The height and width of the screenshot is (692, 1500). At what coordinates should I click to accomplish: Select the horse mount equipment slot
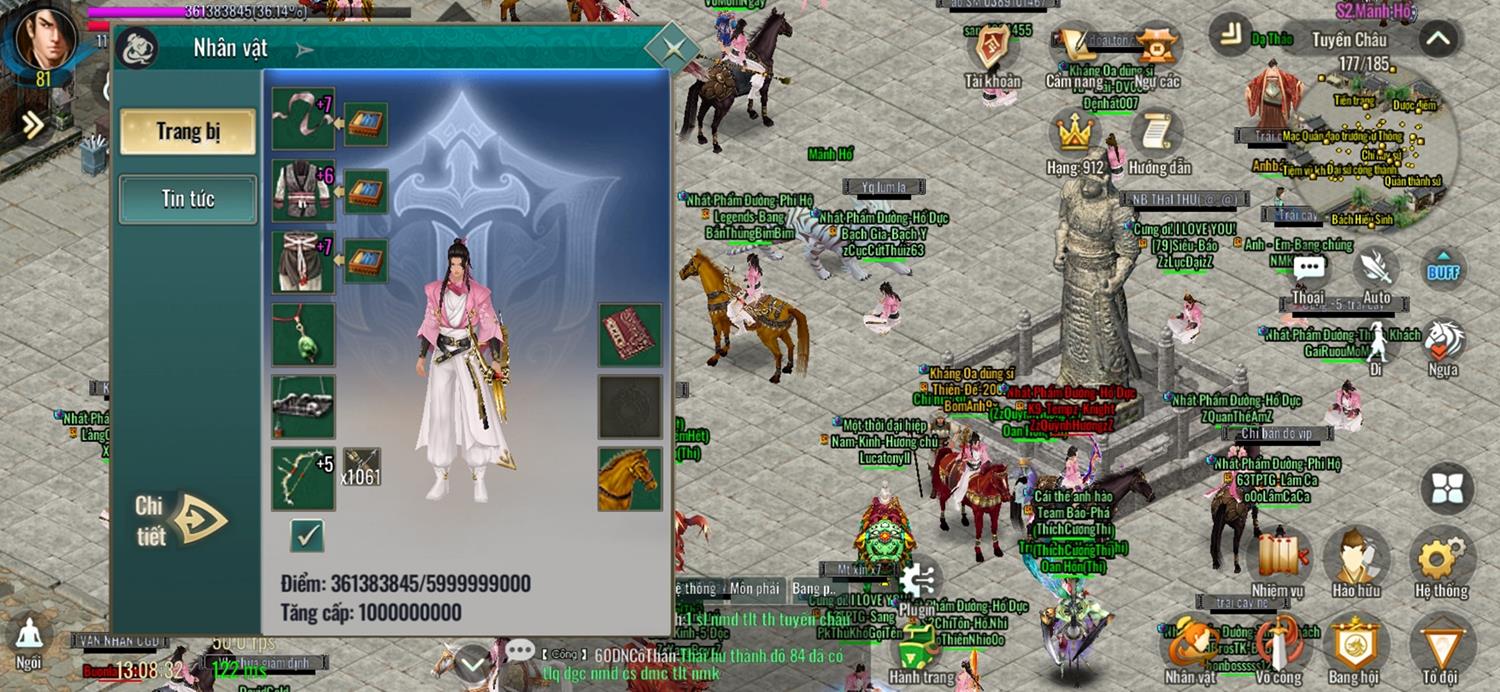tap(630, 479)
